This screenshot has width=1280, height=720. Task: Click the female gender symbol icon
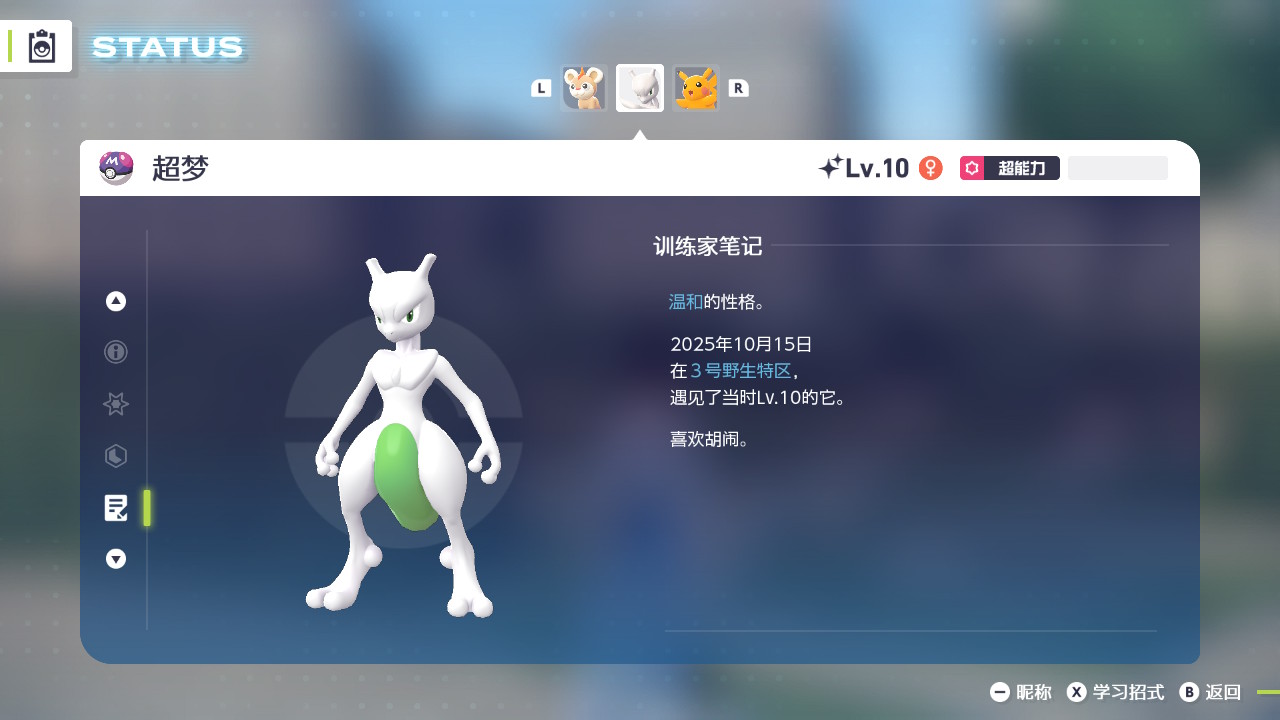click(931, 168)
